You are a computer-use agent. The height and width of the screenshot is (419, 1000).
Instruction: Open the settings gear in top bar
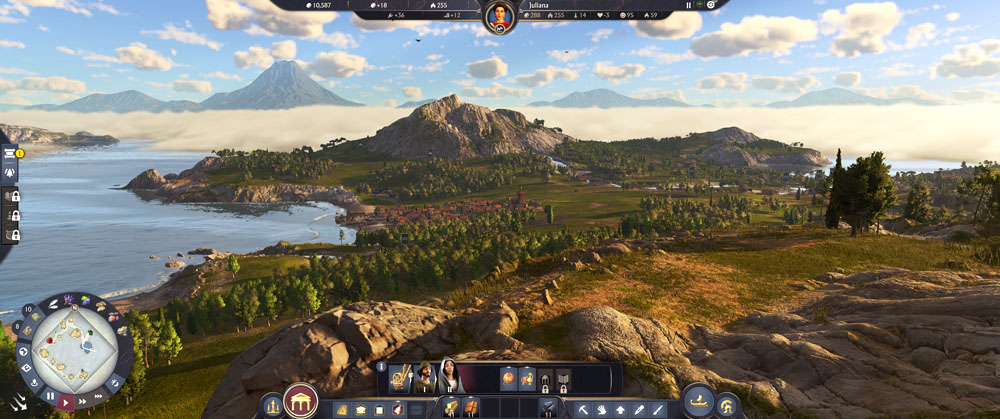click(712, 5)
